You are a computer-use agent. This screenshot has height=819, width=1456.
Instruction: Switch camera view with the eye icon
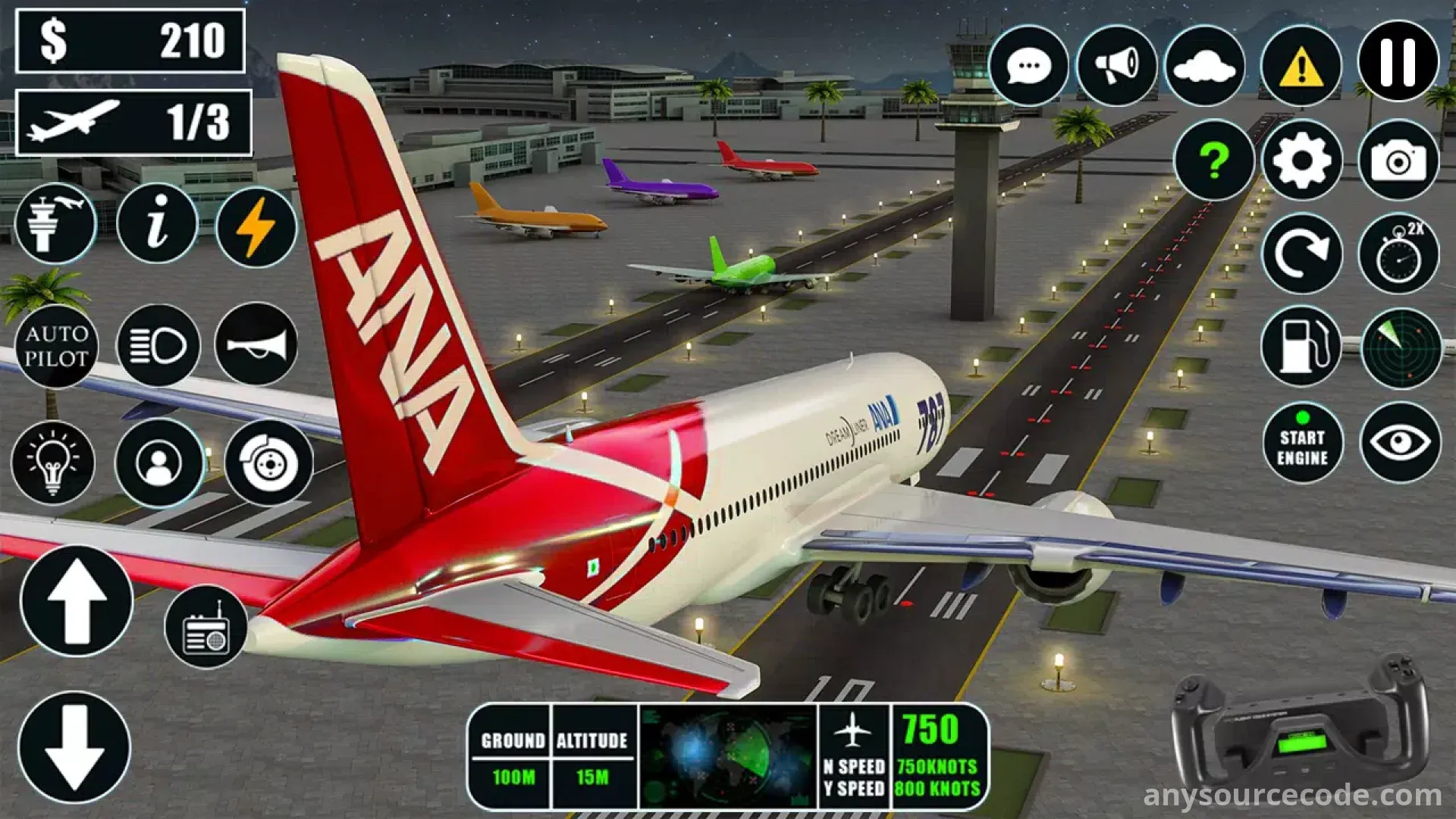[1400, 443]
